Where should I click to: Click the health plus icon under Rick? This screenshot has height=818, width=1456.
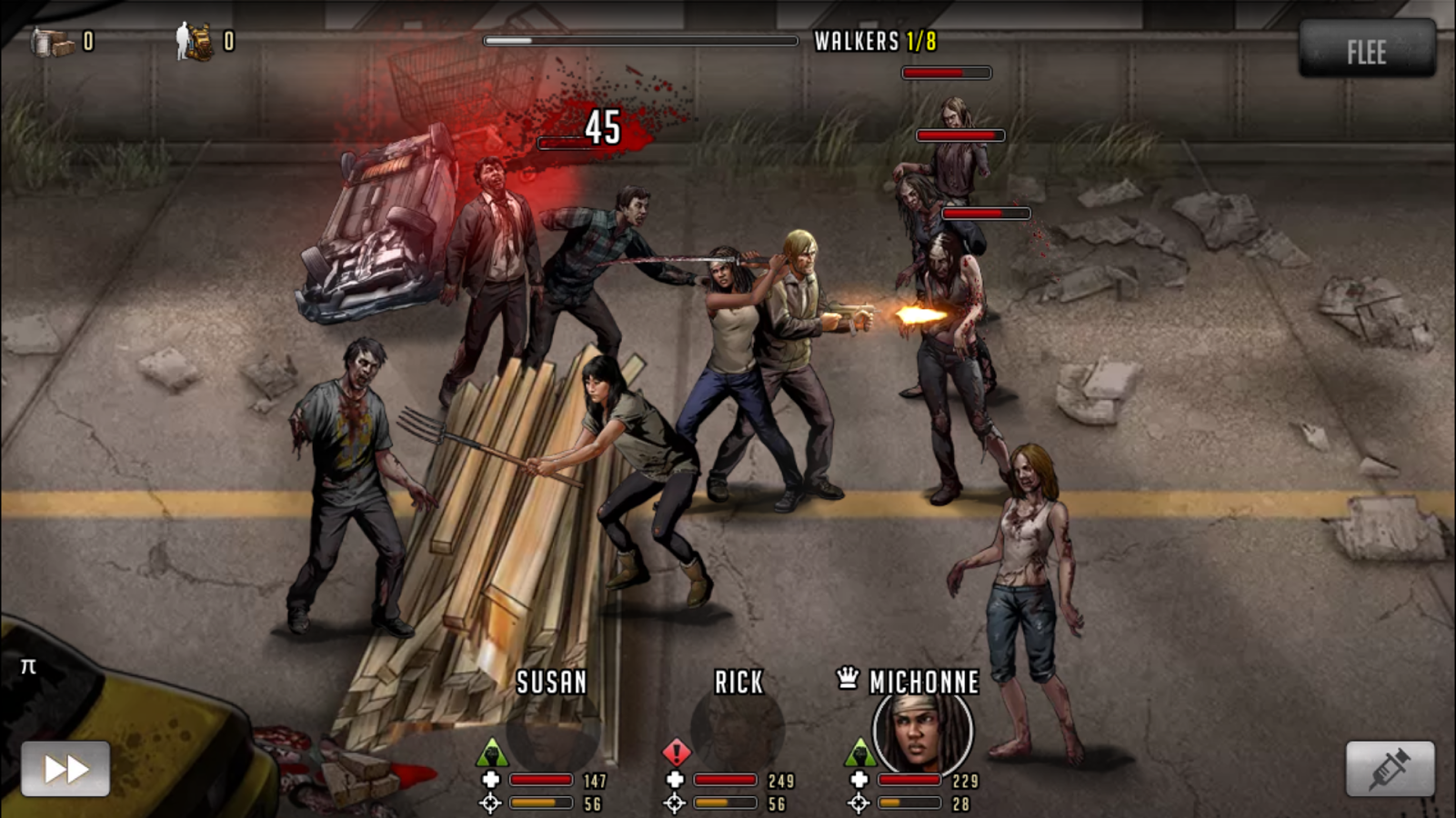(675, 781)
